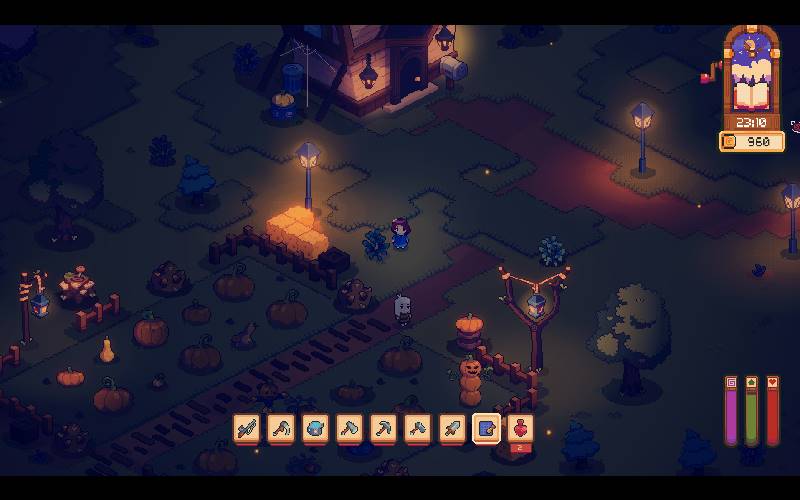Equip the hoe from the hotbar
Viewport: 800px width, 500px height.
point(281,429)
